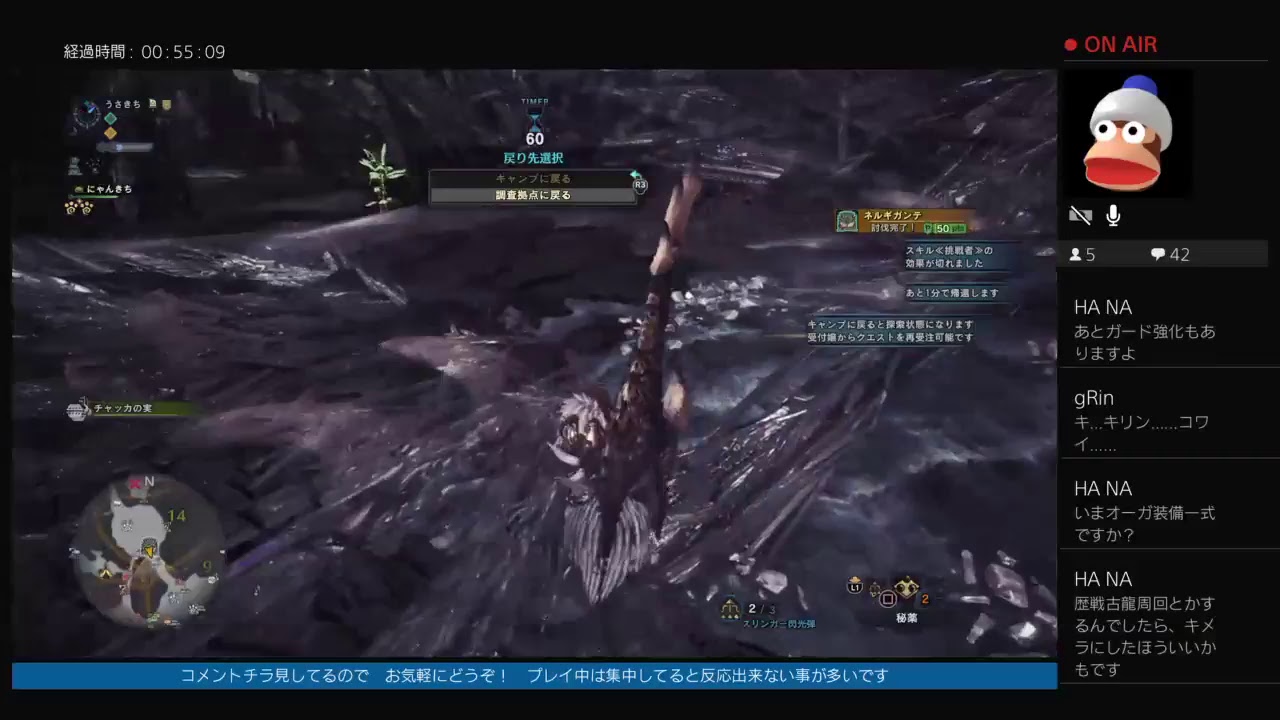Viewport: 1280px width, 720px height.
Task: Click the チャッカの実 pickup notification icon
Action: (x=78, y=408)
